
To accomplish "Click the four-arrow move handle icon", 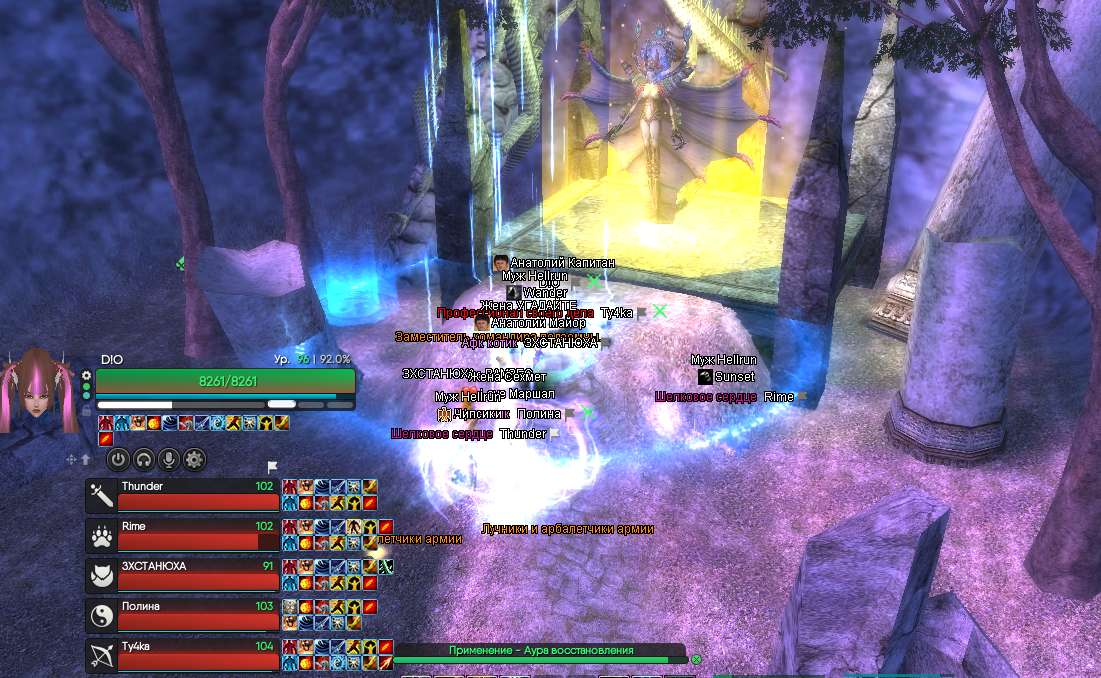I will 72,459.
